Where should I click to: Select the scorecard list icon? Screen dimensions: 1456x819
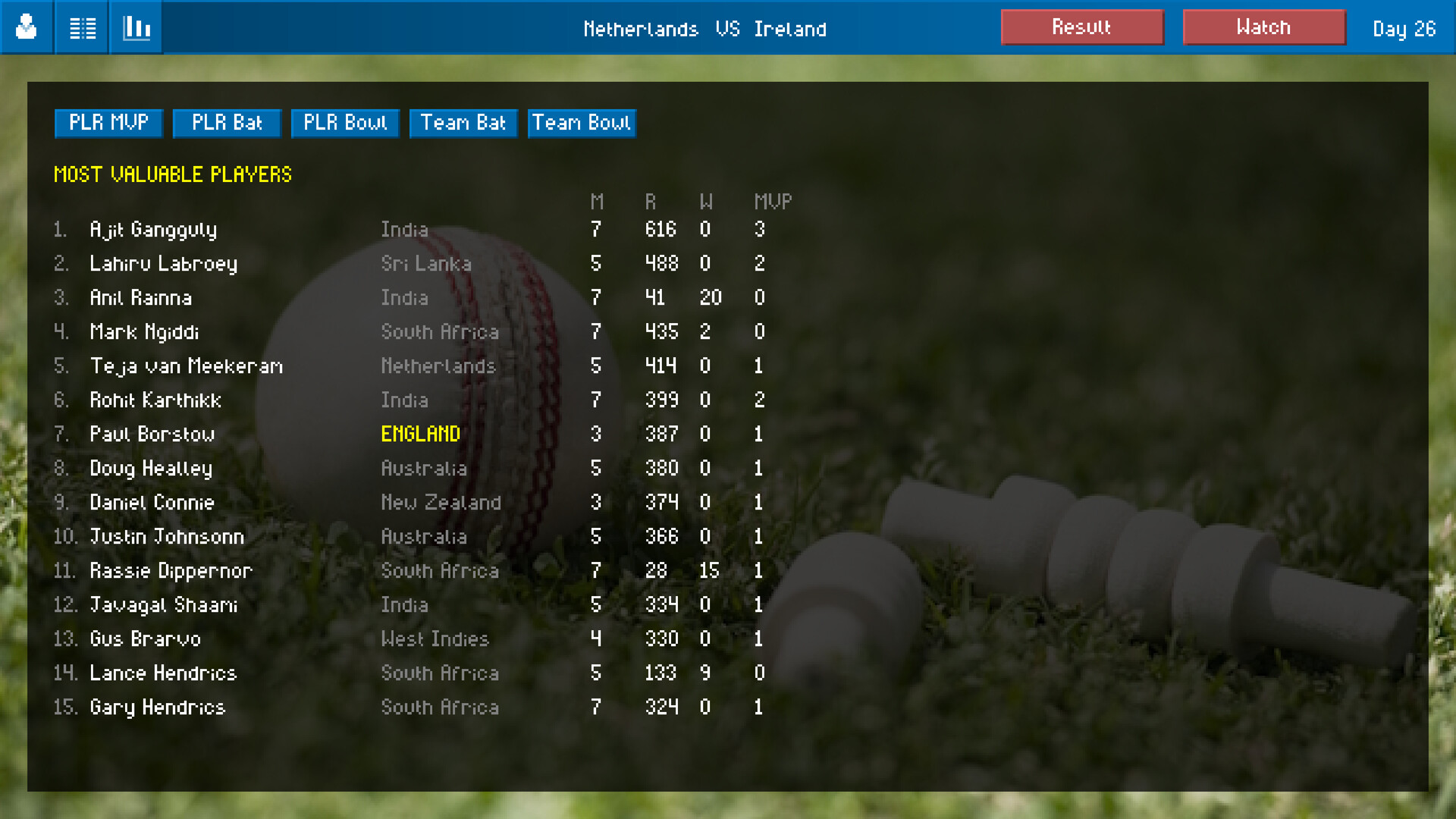[81, 27]
